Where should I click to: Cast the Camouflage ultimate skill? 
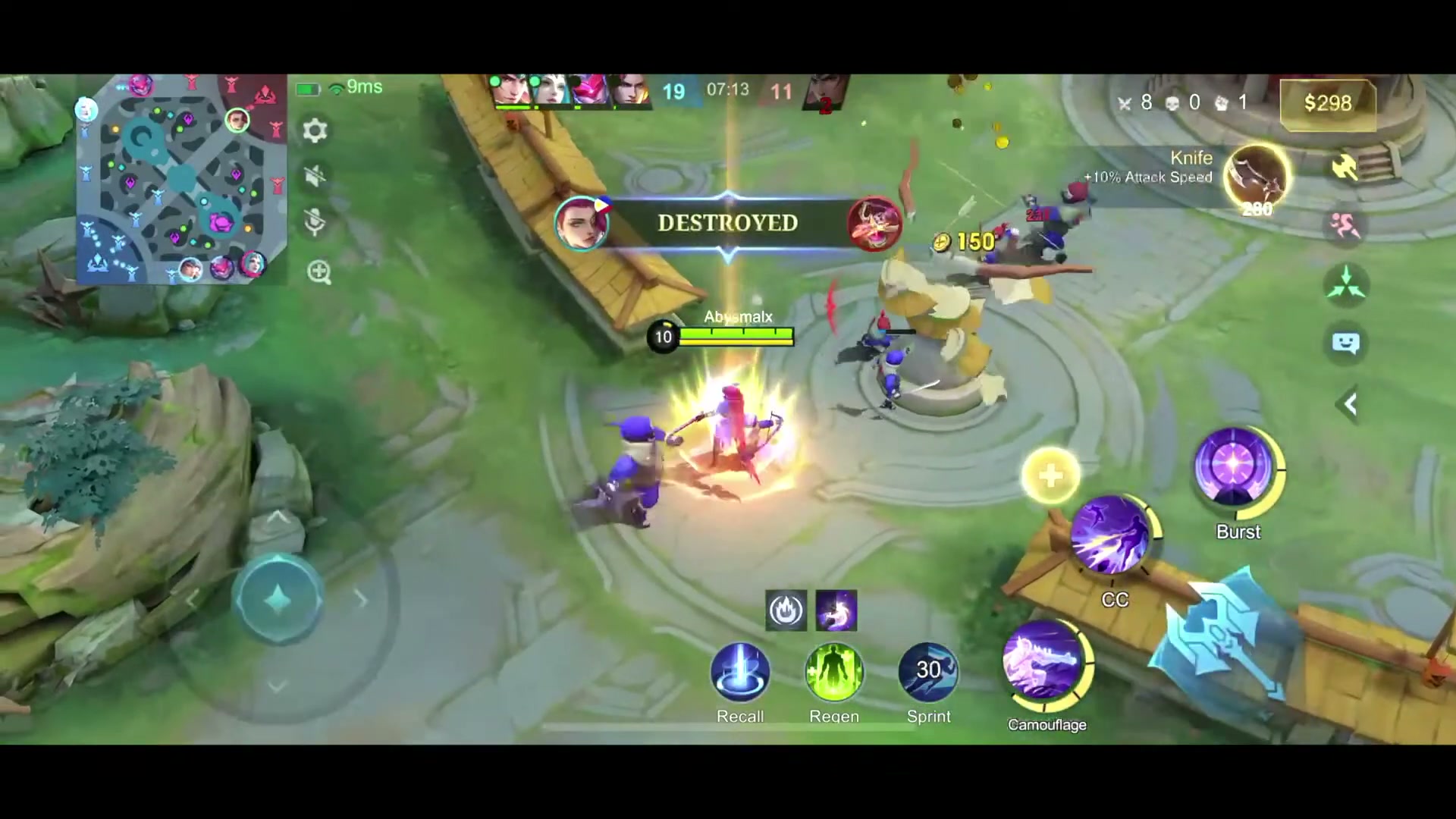point(1046,666)
